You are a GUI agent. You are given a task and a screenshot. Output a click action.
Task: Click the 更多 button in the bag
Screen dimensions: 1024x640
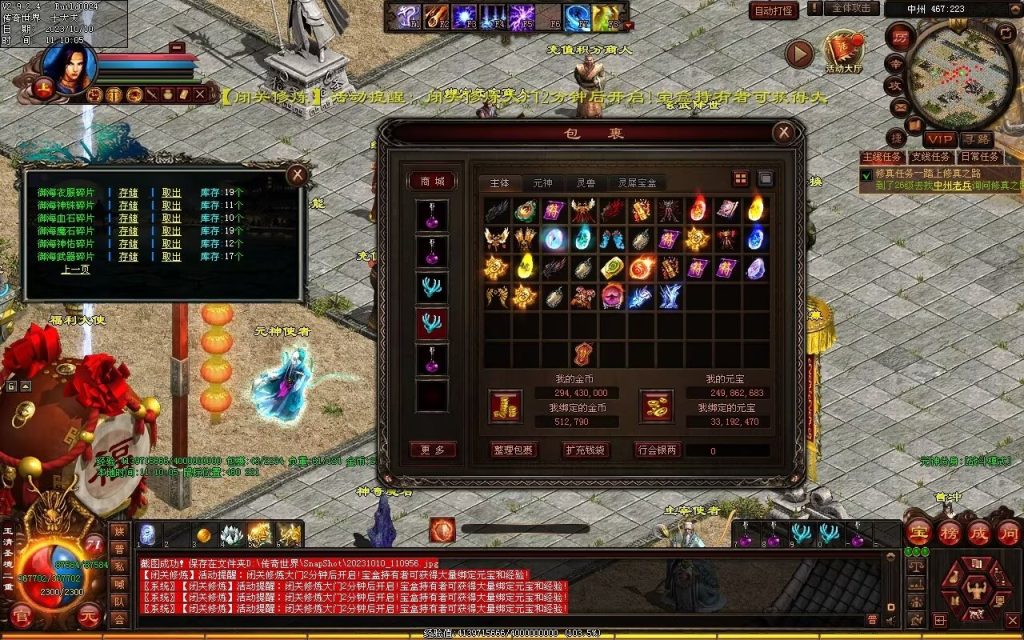click(x=432, y=450)
